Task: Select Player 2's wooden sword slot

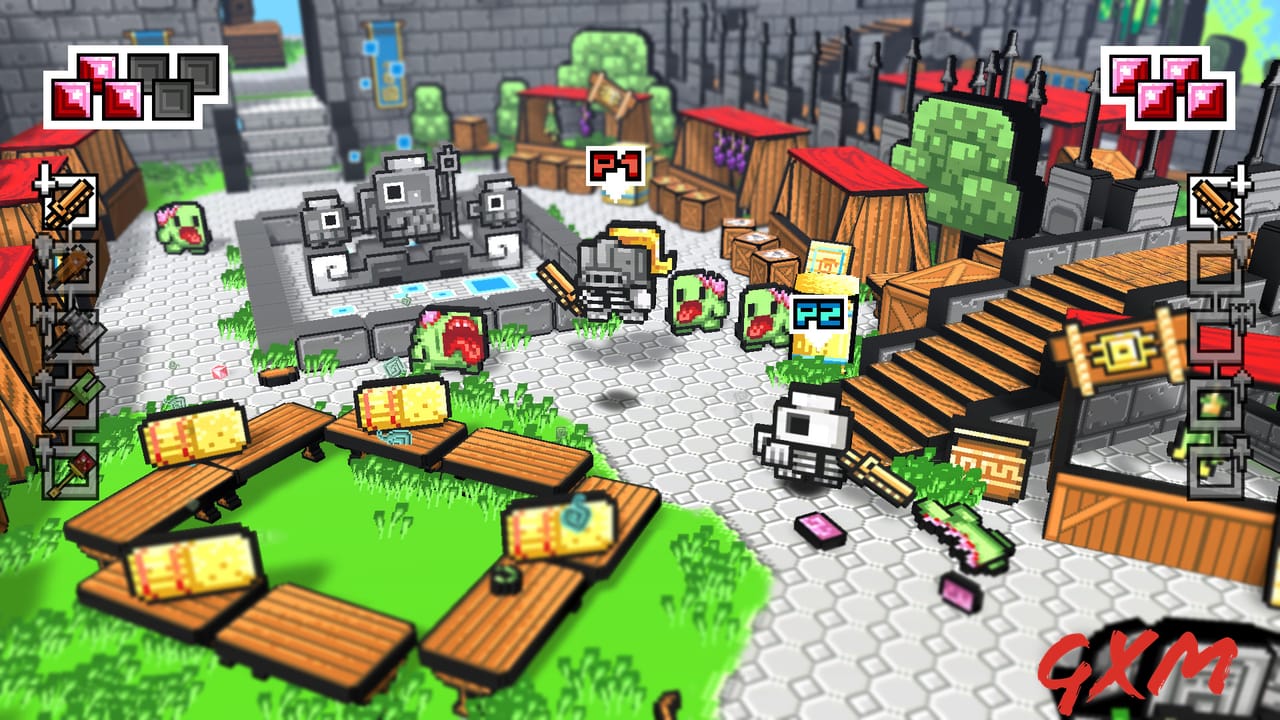Action: (x=1213, y=199)
